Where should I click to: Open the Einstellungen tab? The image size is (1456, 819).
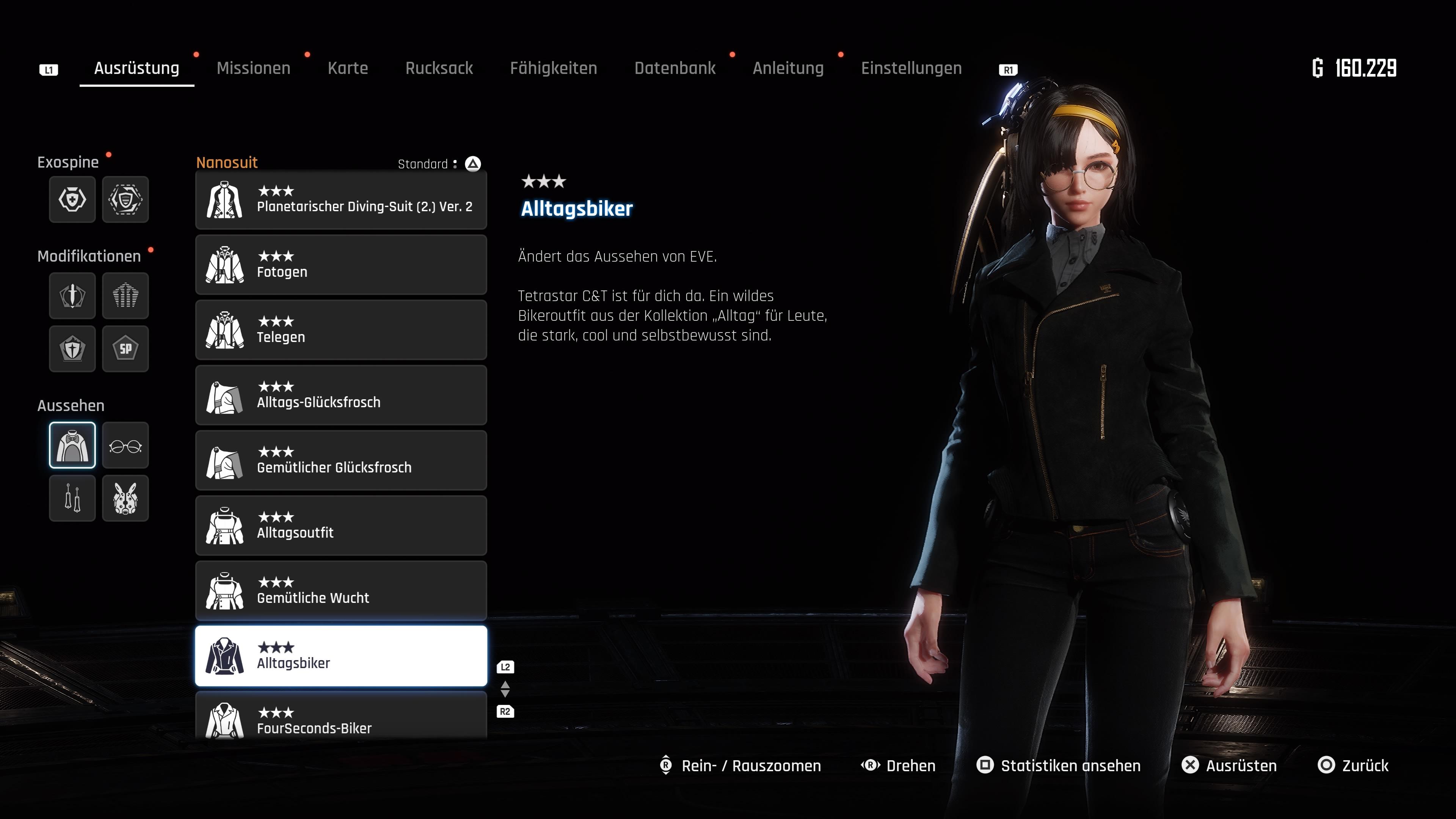(911, 68)
